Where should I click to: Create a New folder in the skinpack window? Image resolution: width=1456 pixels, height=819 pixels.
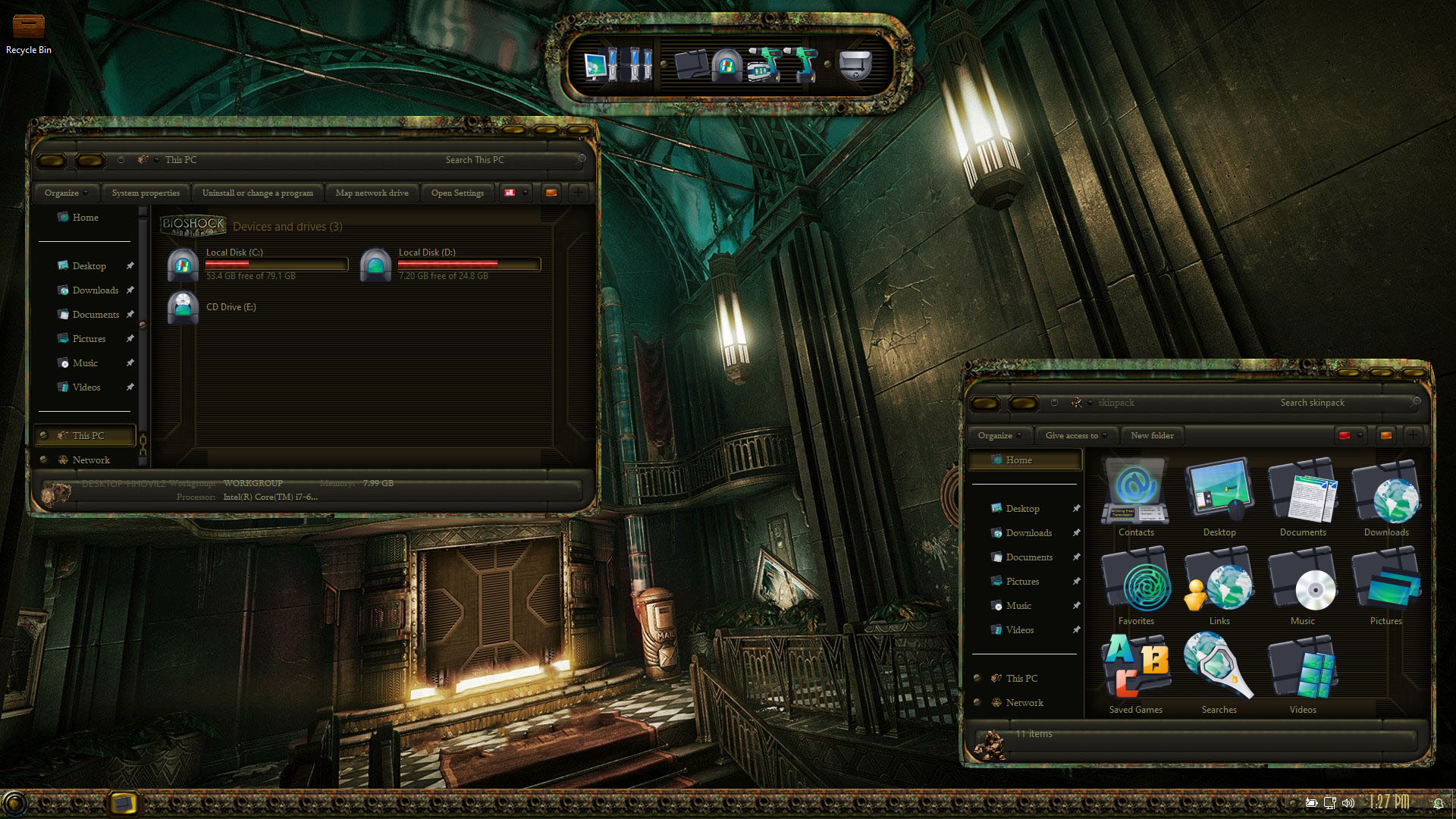(1152, 435)
